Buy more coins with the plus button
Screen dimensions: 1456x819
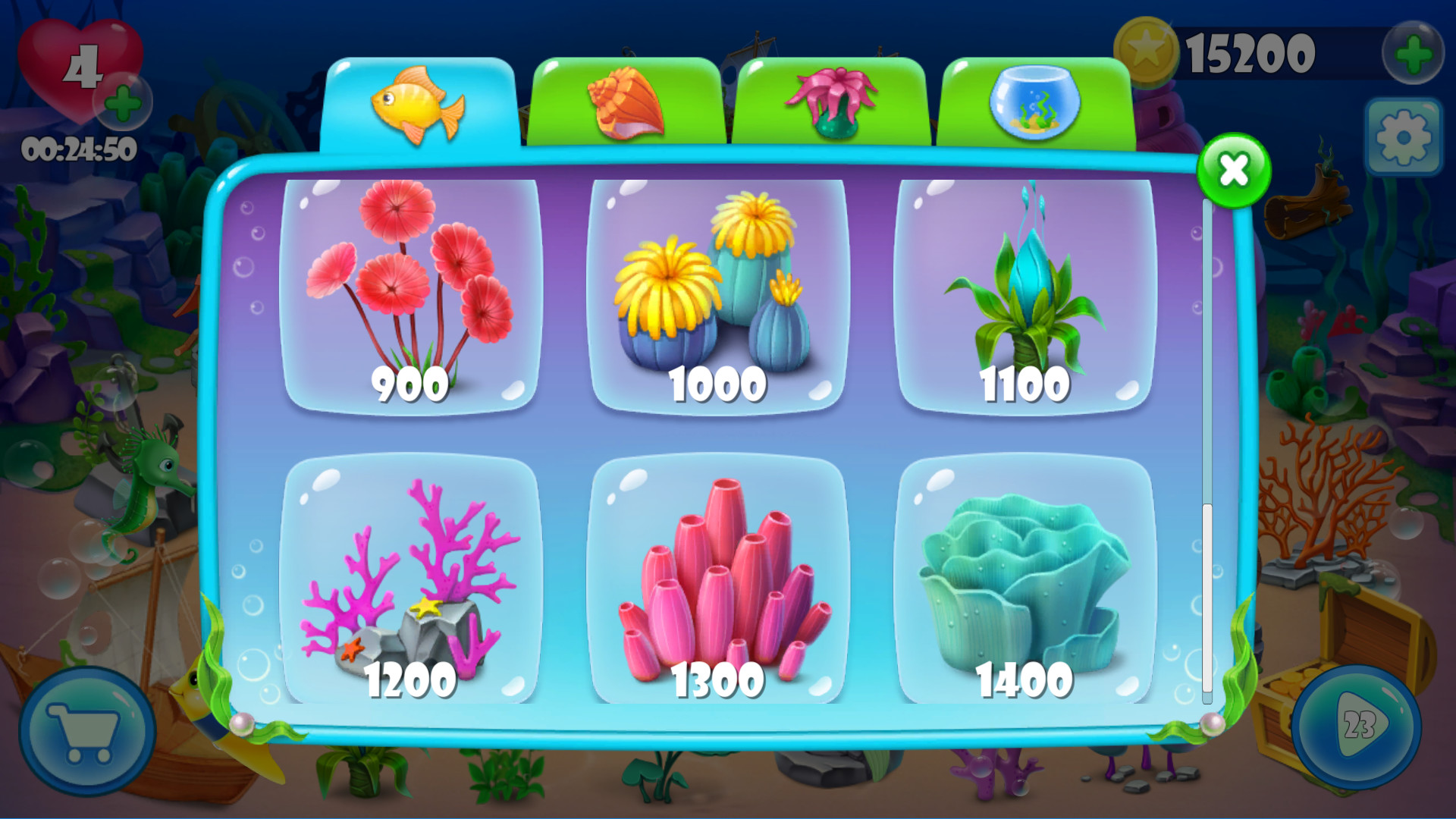click(x=1411, y=52)
